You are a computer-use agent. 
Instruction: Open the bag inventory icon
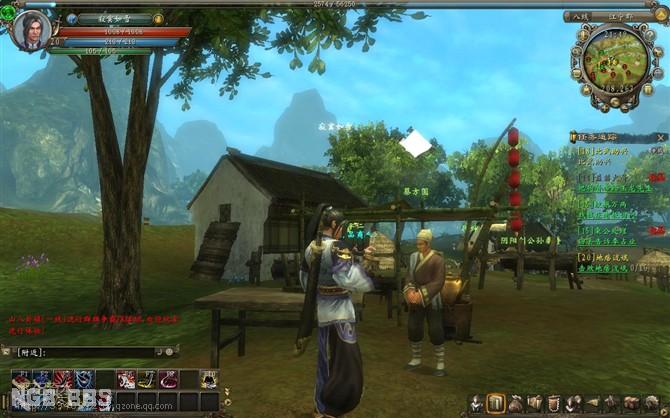516,404
